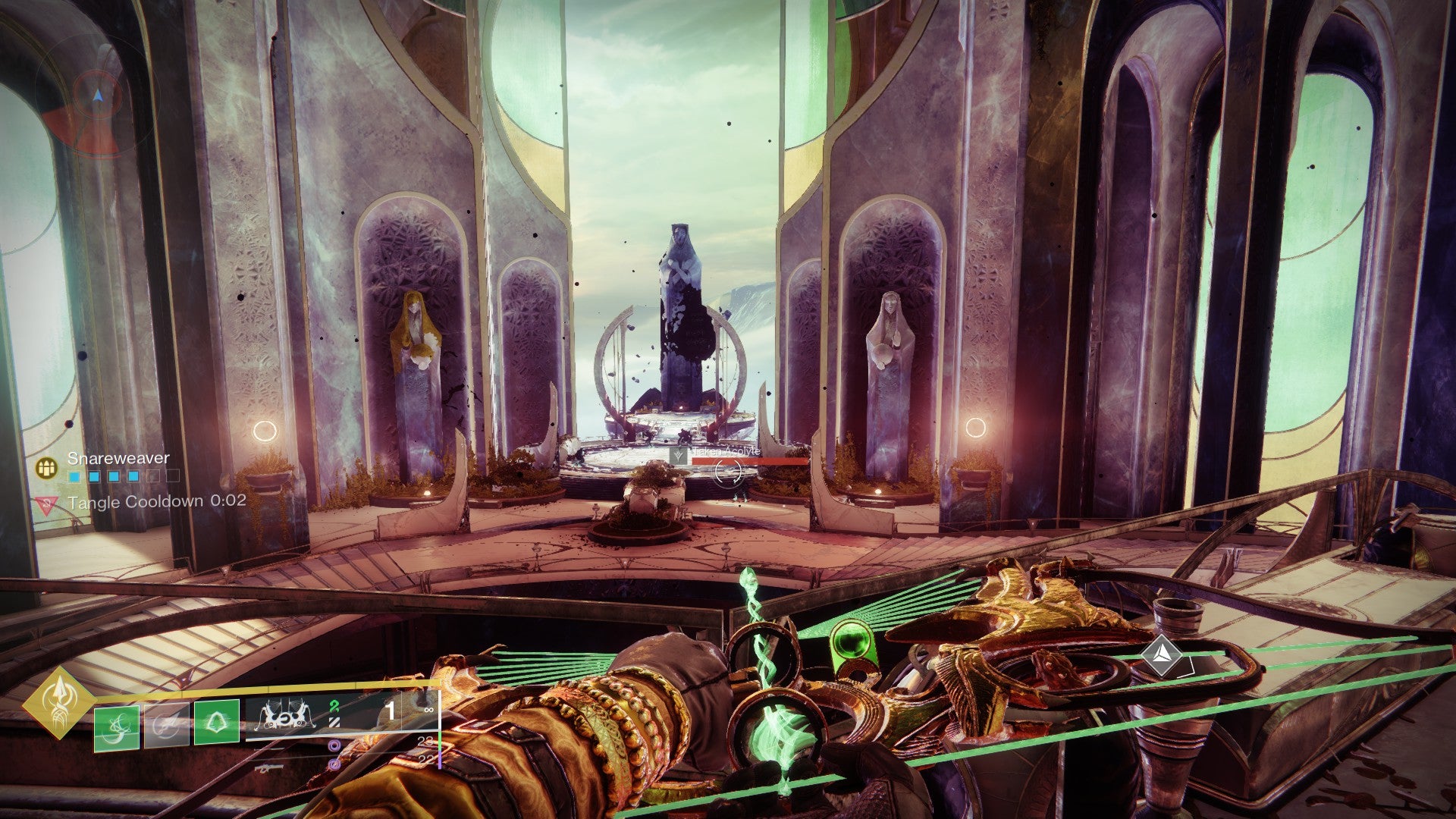Image resolution: width=1456 pixels, height=819 pixels.
Task: Use the green grenade ability icon
Action: point(117,727)
